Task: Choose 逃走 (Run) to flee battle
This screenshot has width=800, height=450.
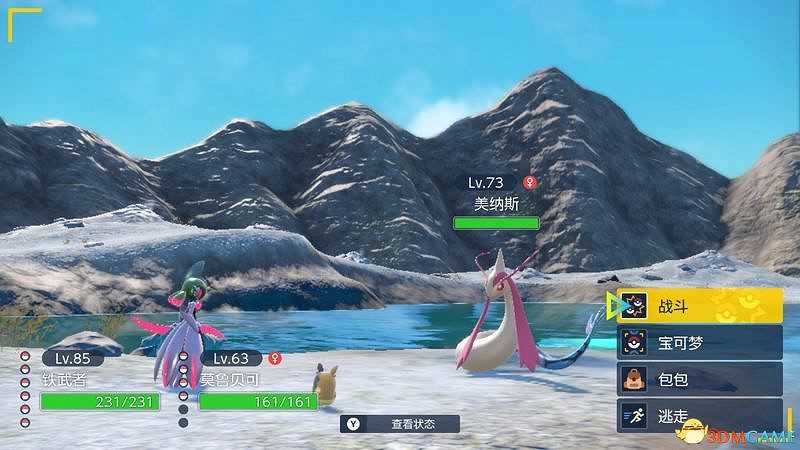Action: [698, 415]
